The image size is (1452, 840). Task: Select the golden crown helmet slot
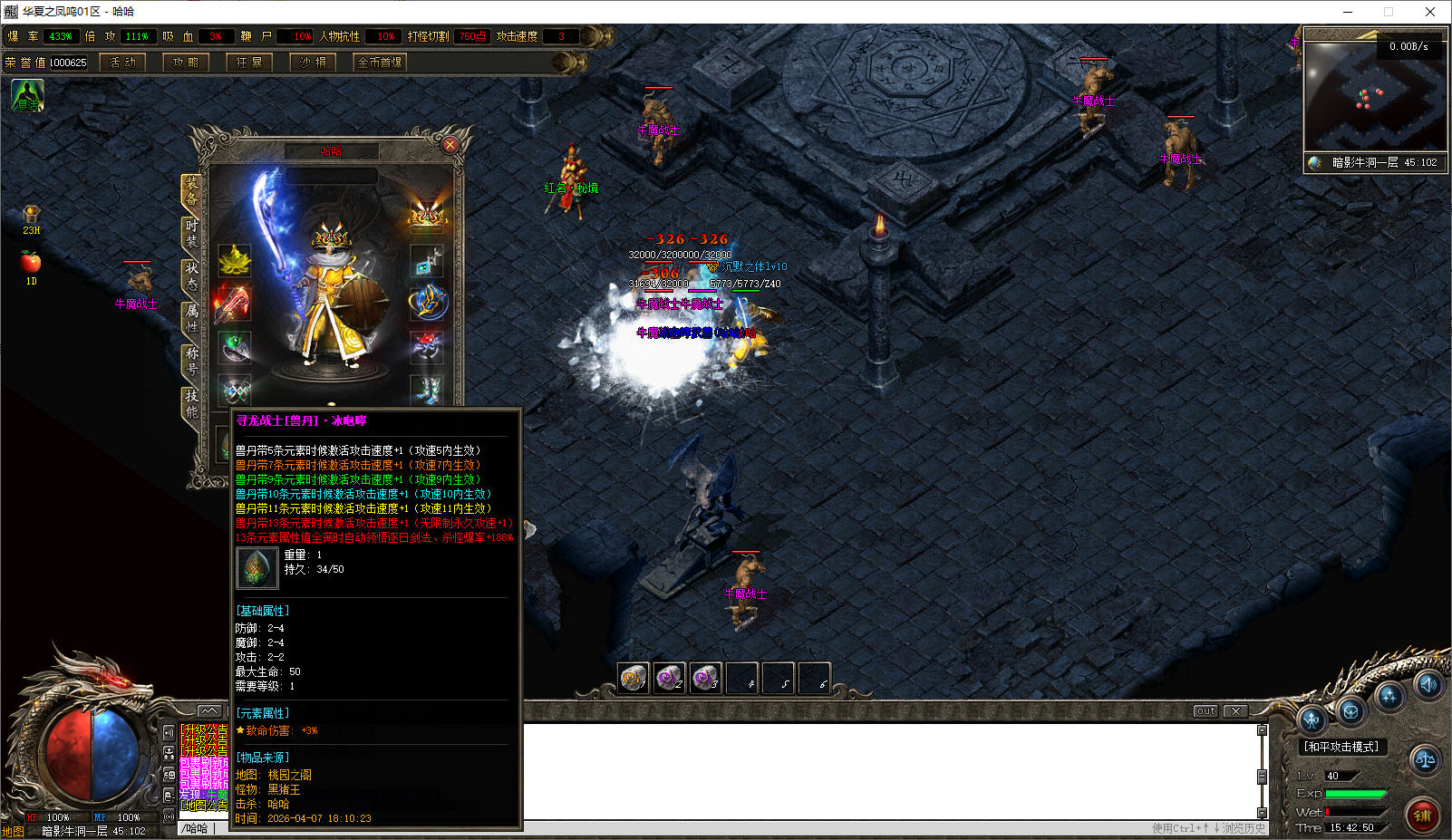point(426,215)
